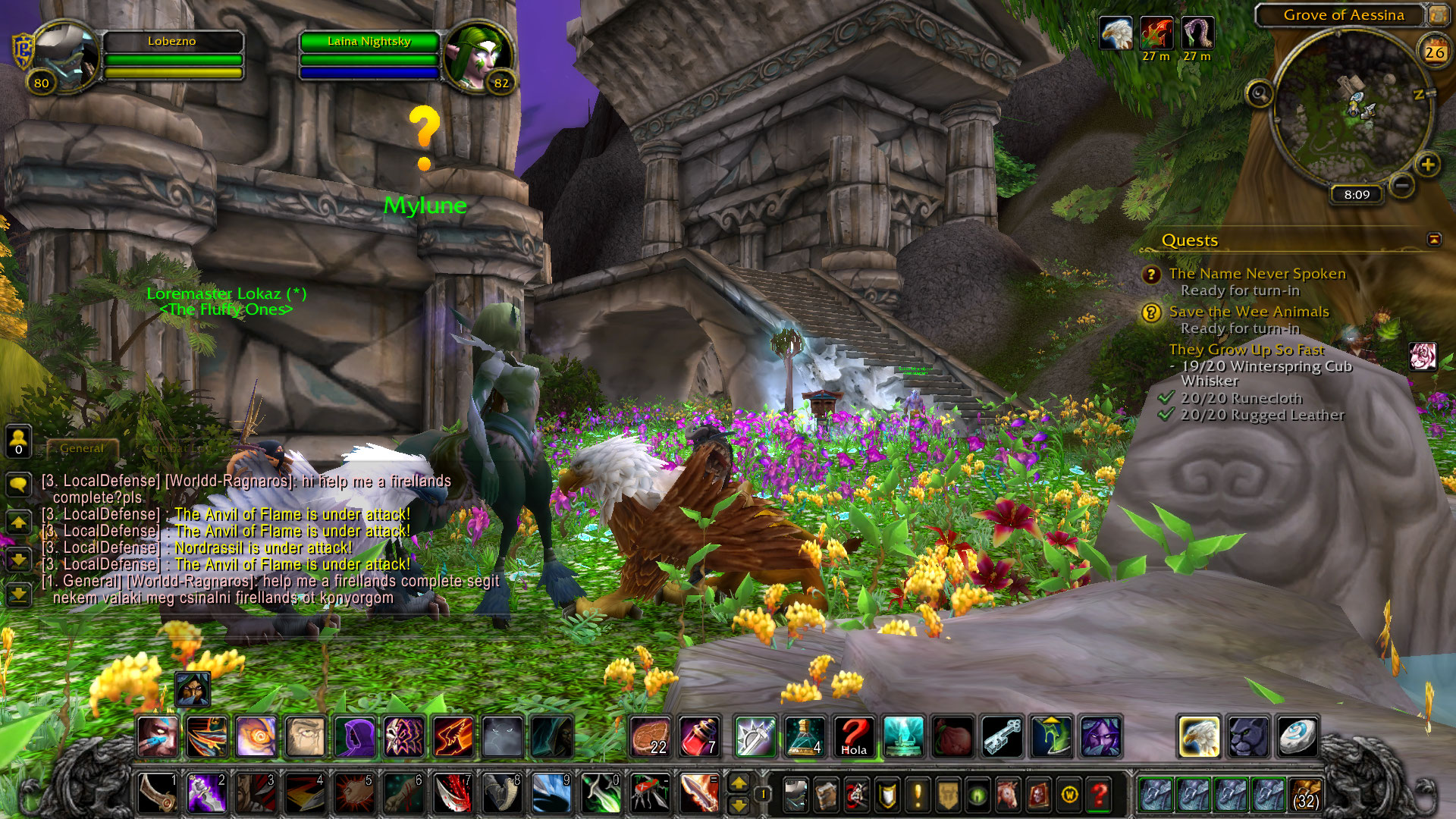Zoom out the minimap with minus button
Viewport: 1456px width, 819px height.
pos(1402,184)
